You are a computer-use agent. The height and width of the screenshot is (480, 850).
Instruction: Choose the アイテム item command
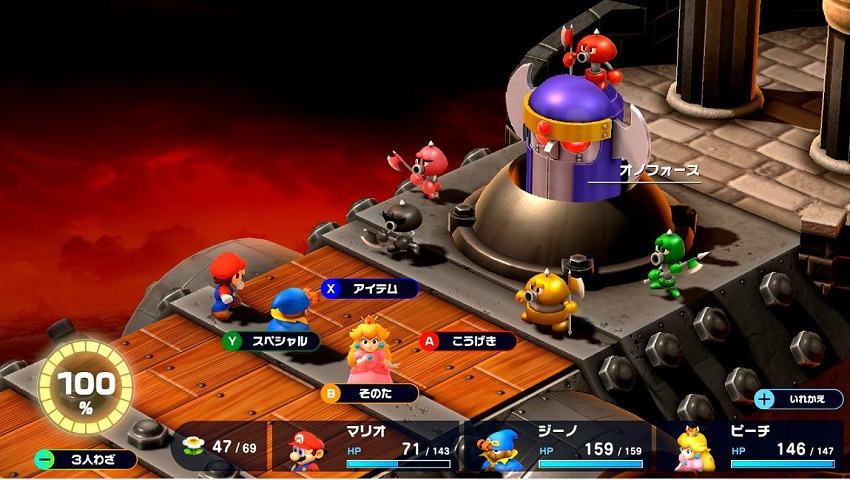coord(371,289)
